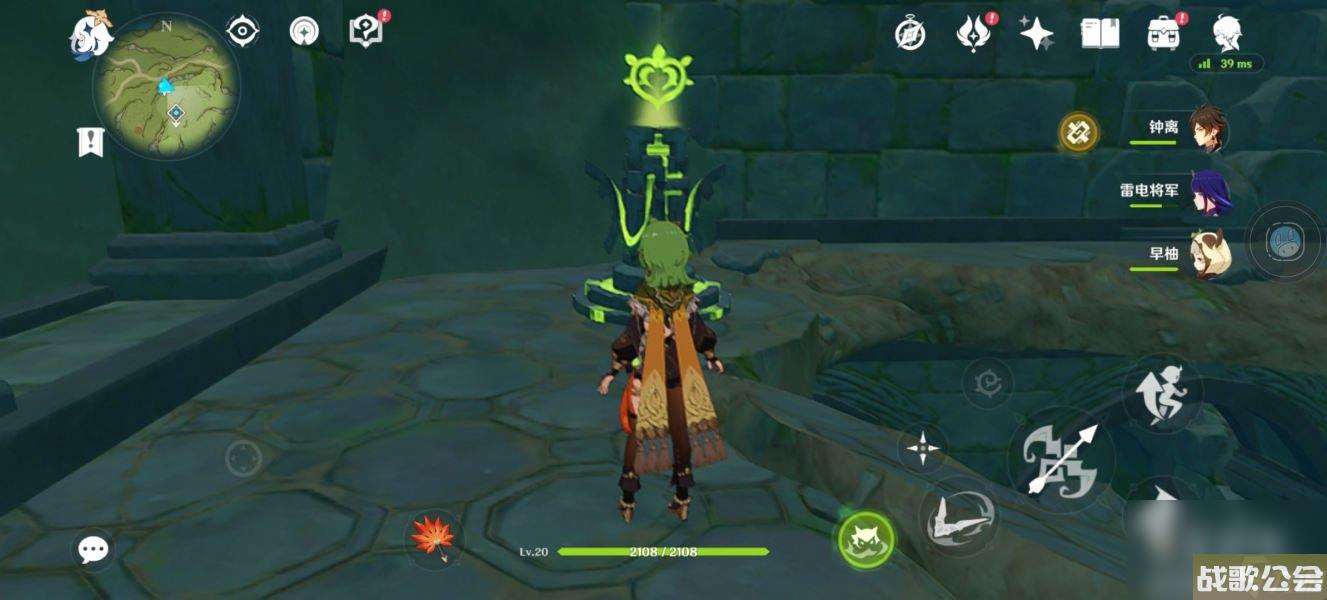Image resolution: width=1327 pixels, height=600 pixels.
Task: Open the compass events icon
Action: point(909,34)
